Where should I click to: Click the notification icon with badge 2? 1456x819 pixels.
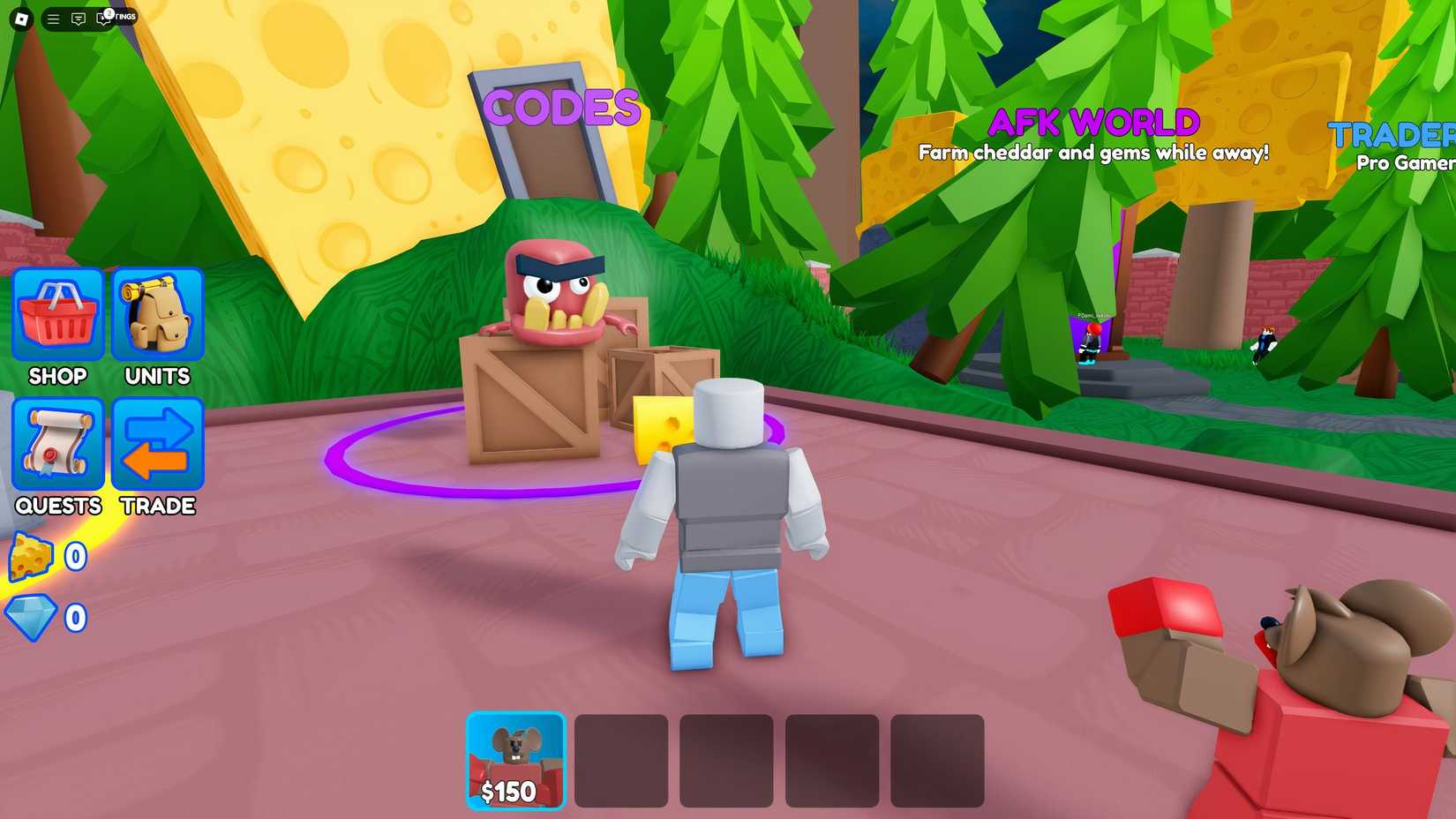tap(106, 16)
